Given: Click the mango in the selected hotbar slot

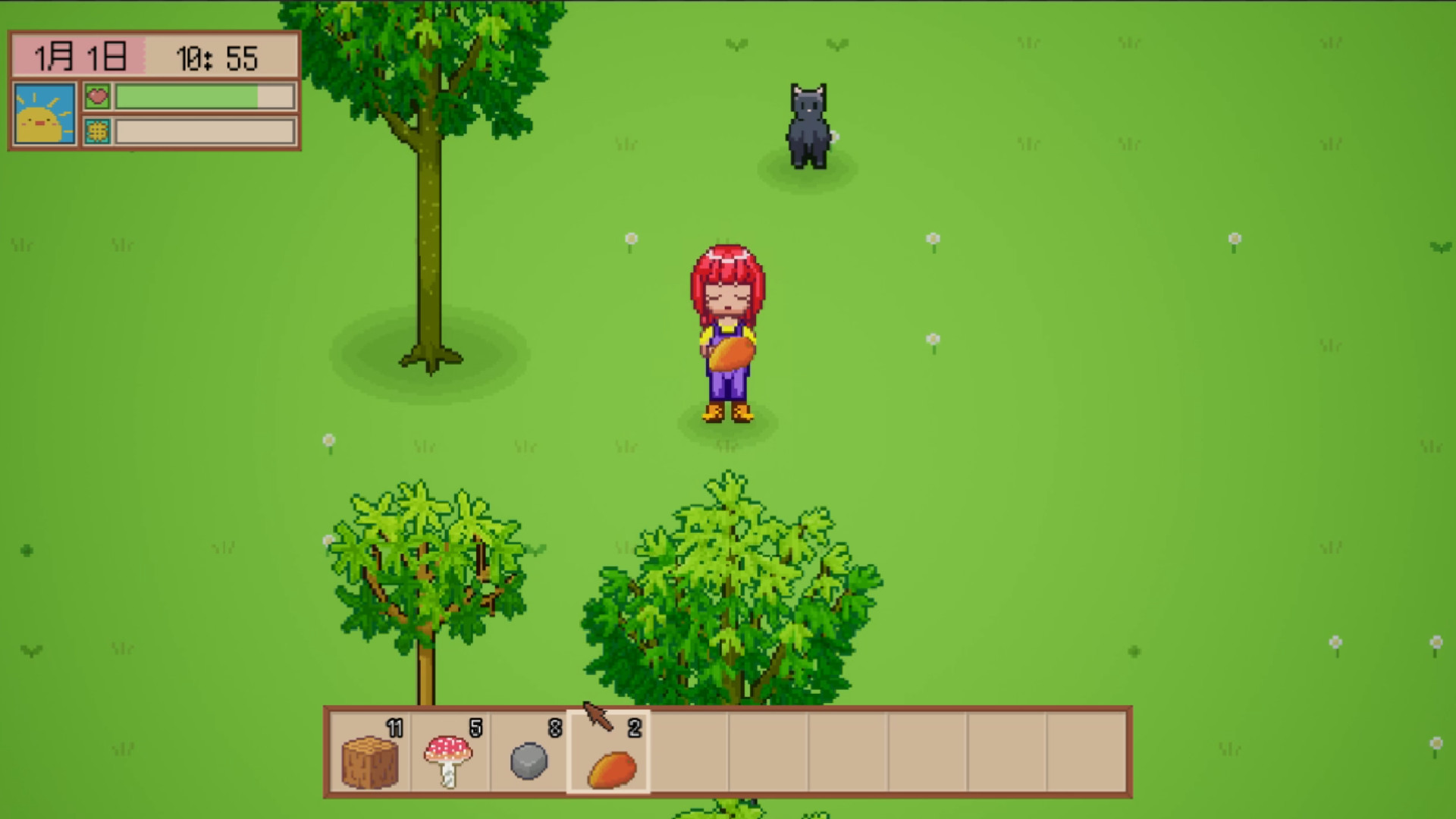Looking at the screenshot, I should 610,768.
